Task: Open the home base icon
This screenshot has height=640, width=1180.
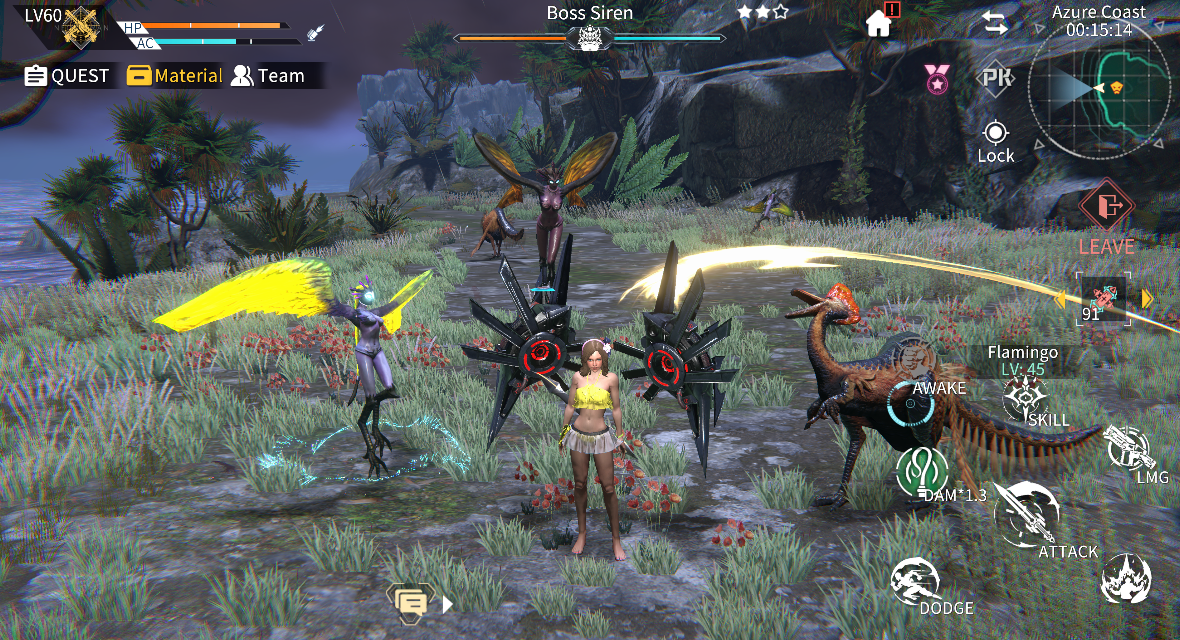Action: click(879, 22)
